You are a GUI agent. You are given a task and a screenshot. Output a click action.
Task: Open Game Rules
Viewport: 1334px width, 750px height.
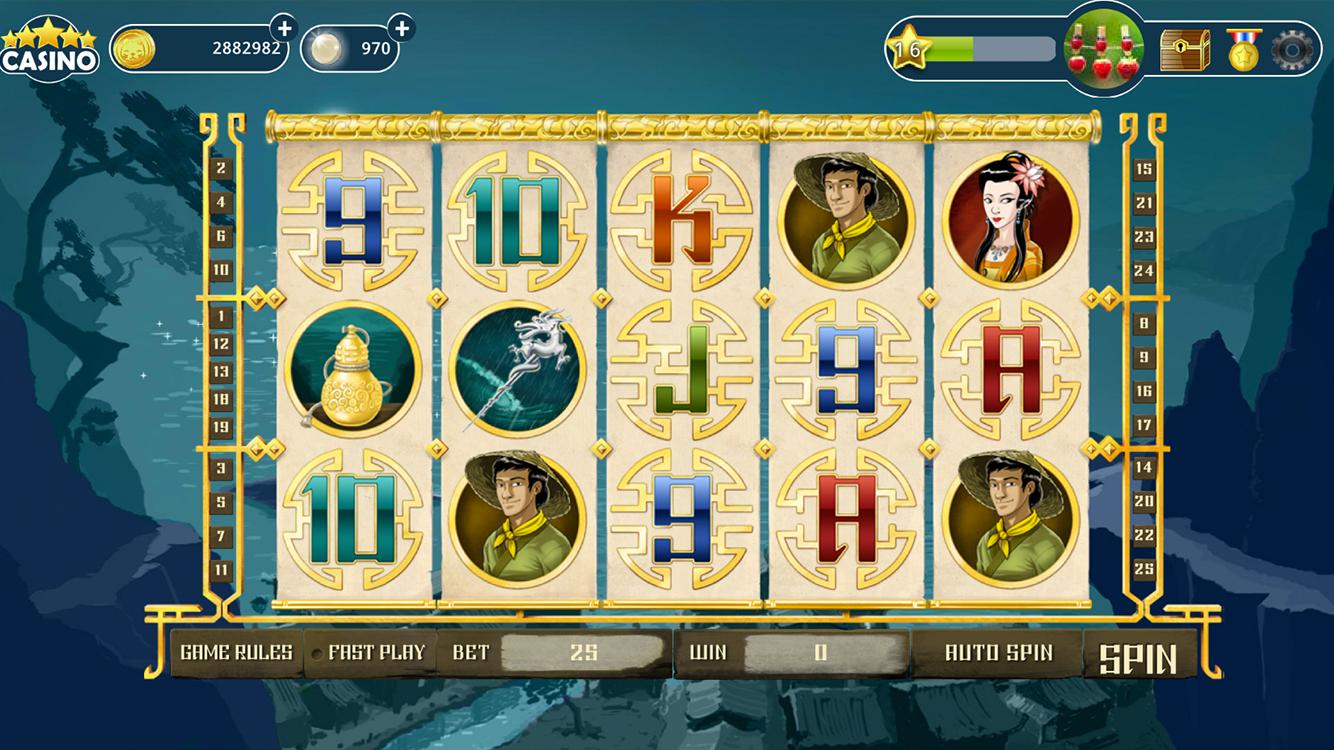pyautogui.click(x=233, y=652)
